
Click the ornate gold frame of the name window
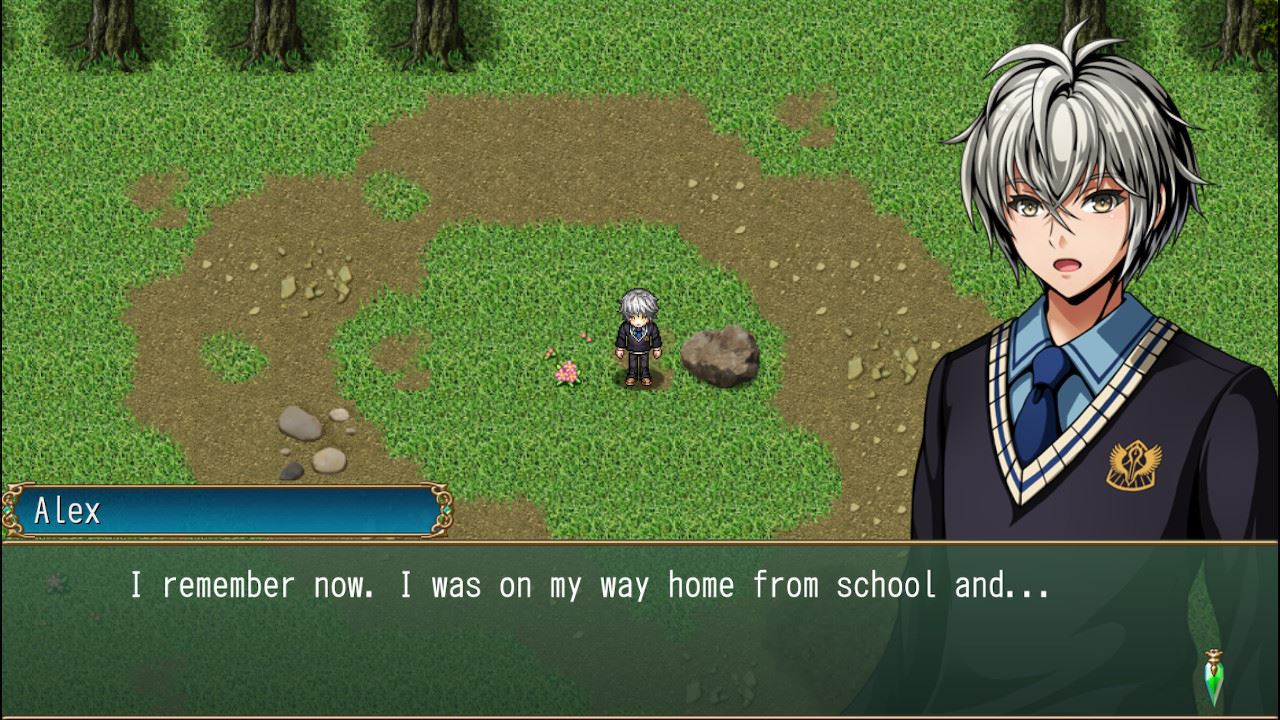pyautogui.click(x=230, y=485)
